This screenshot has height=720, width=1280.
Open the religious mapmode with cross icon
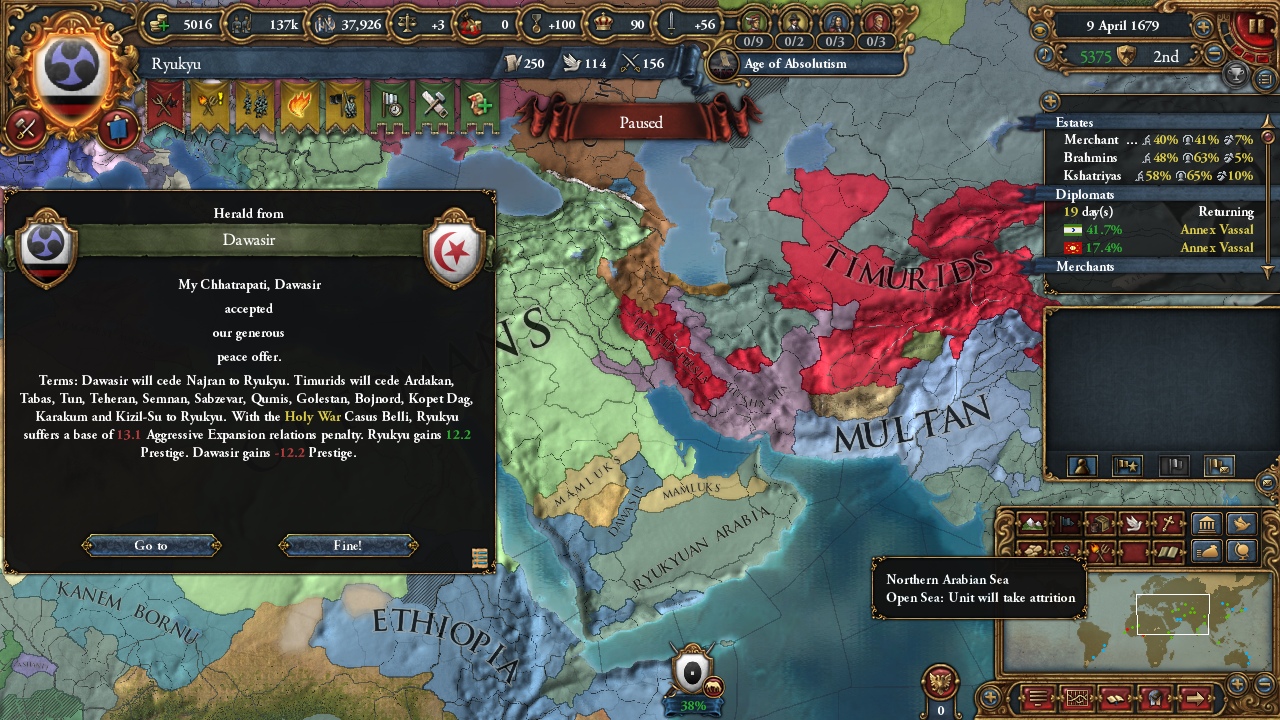1170,523
